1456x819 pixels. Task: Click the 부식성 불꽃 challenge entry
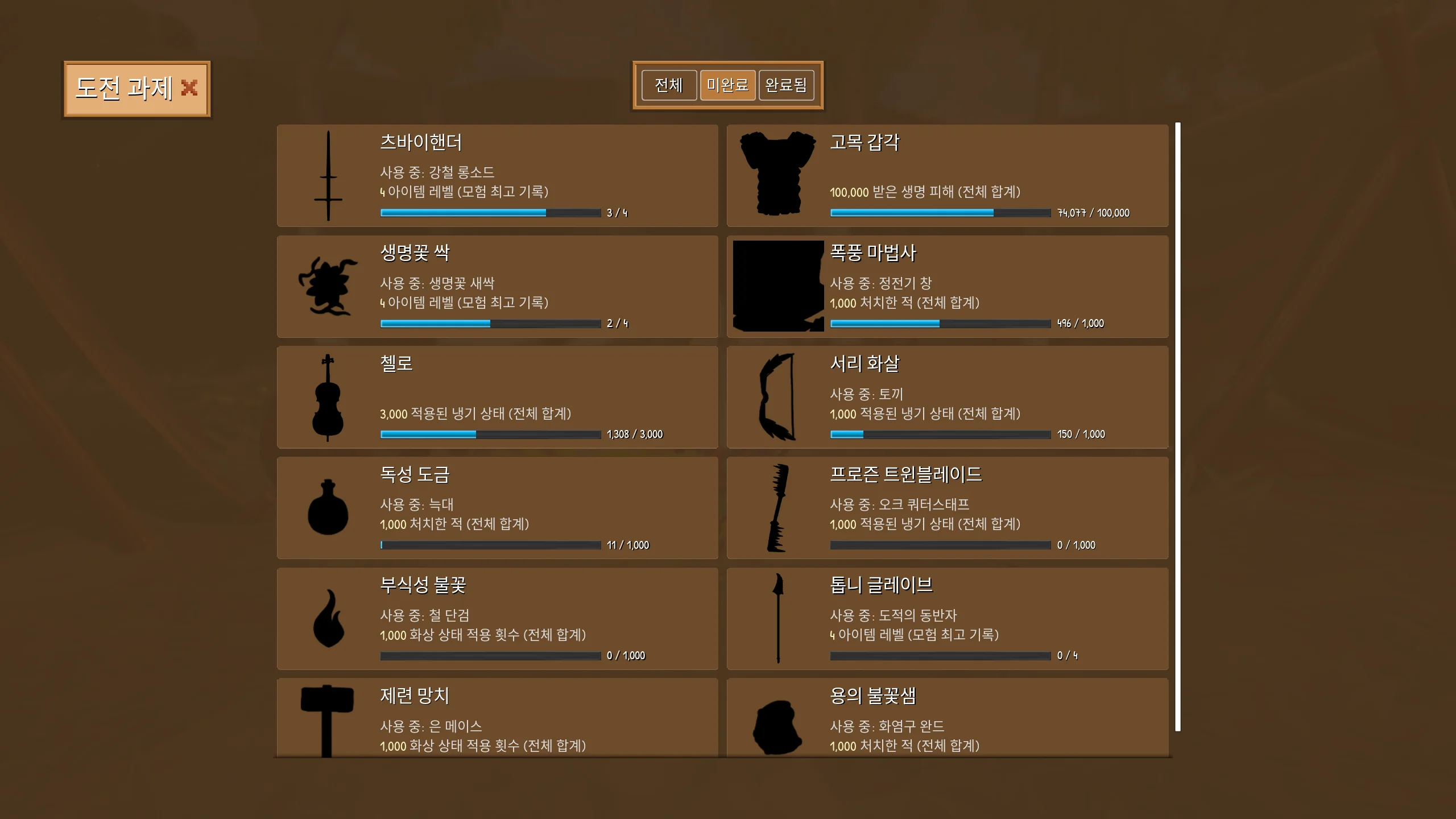tap(497, 619)
